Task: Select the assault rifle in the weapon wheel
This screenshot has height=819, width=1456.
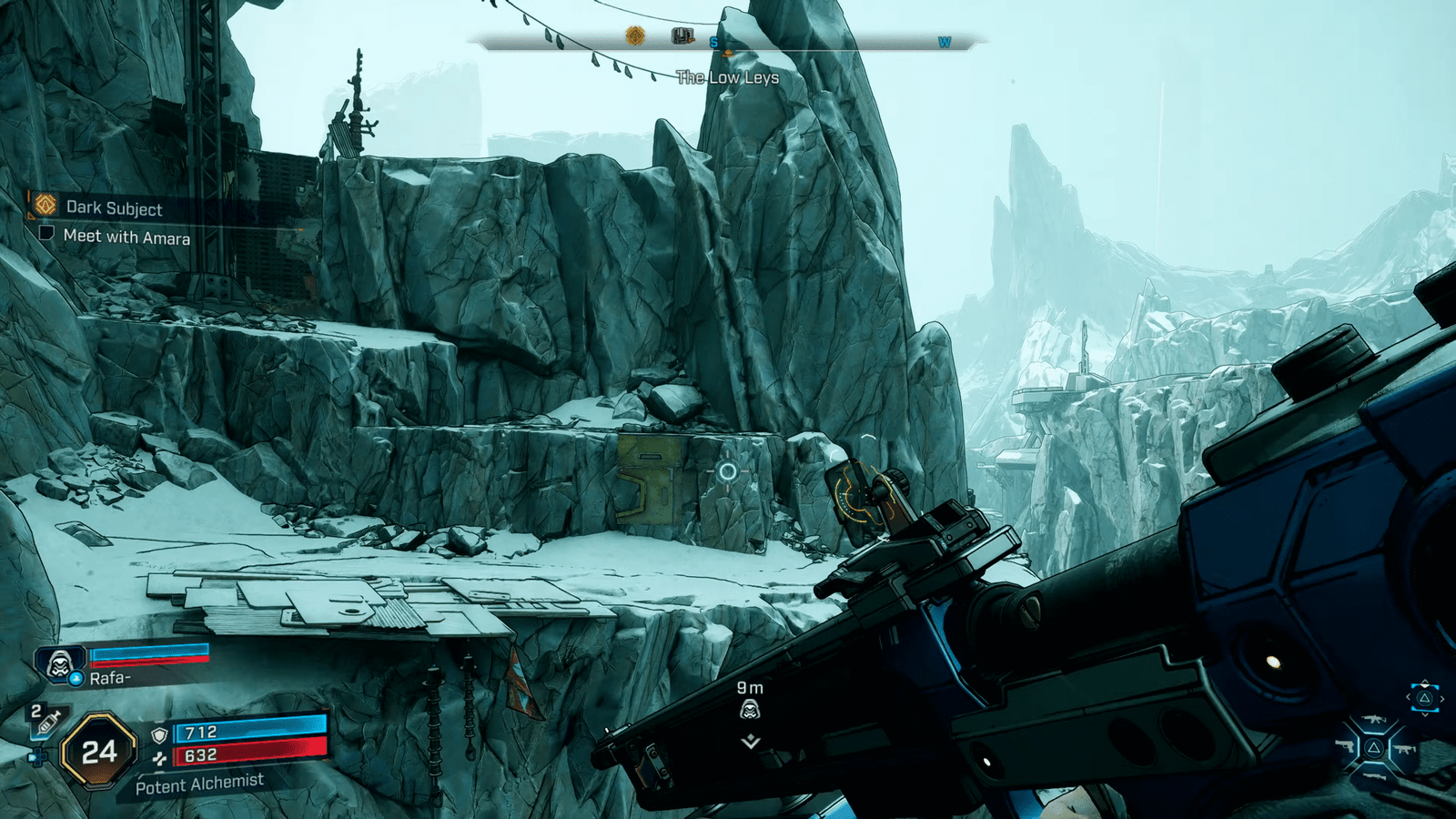Action: 1373,721
